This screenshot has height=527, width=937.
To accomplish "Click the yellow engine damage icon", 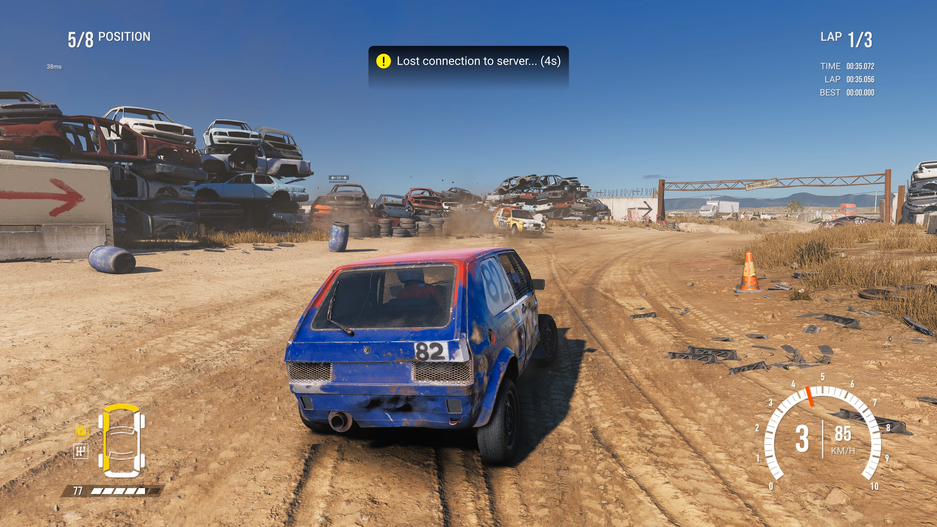I will [x=82, y=431].
